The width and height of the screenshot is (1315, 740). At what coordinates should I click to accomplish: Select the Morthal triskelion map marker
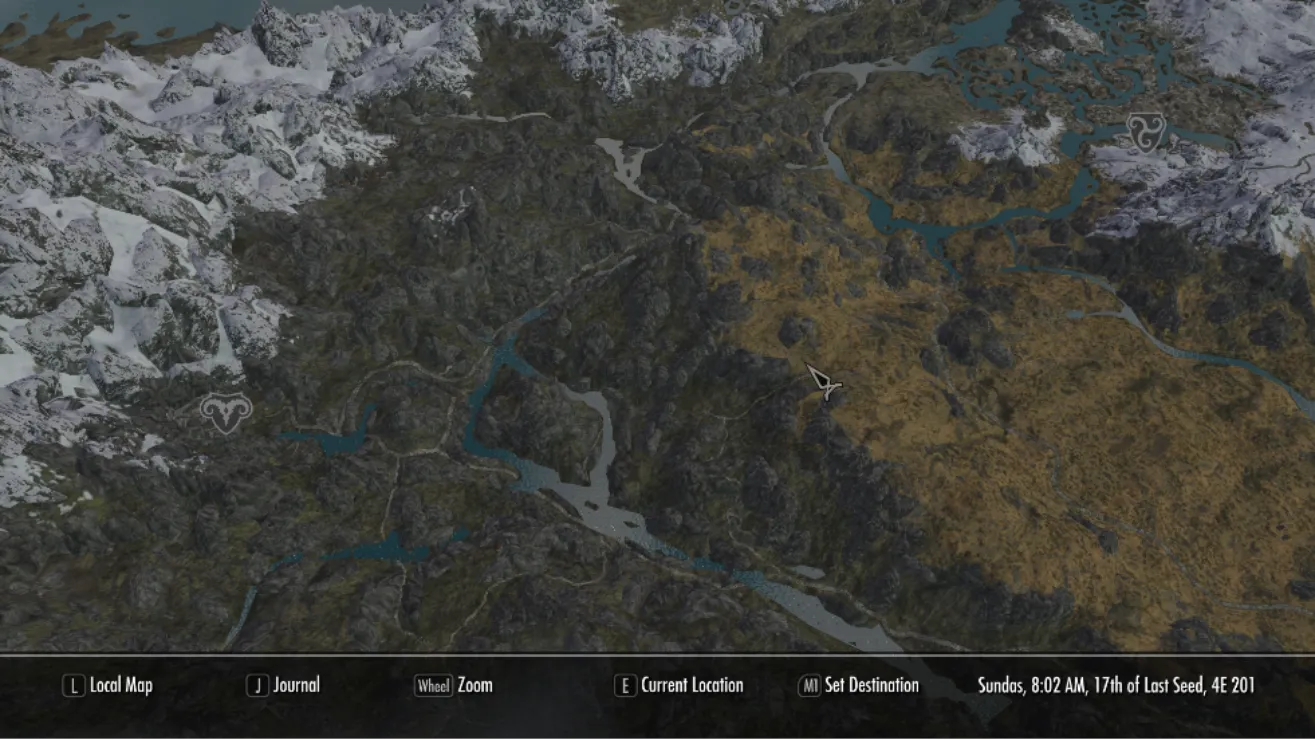1146,132
